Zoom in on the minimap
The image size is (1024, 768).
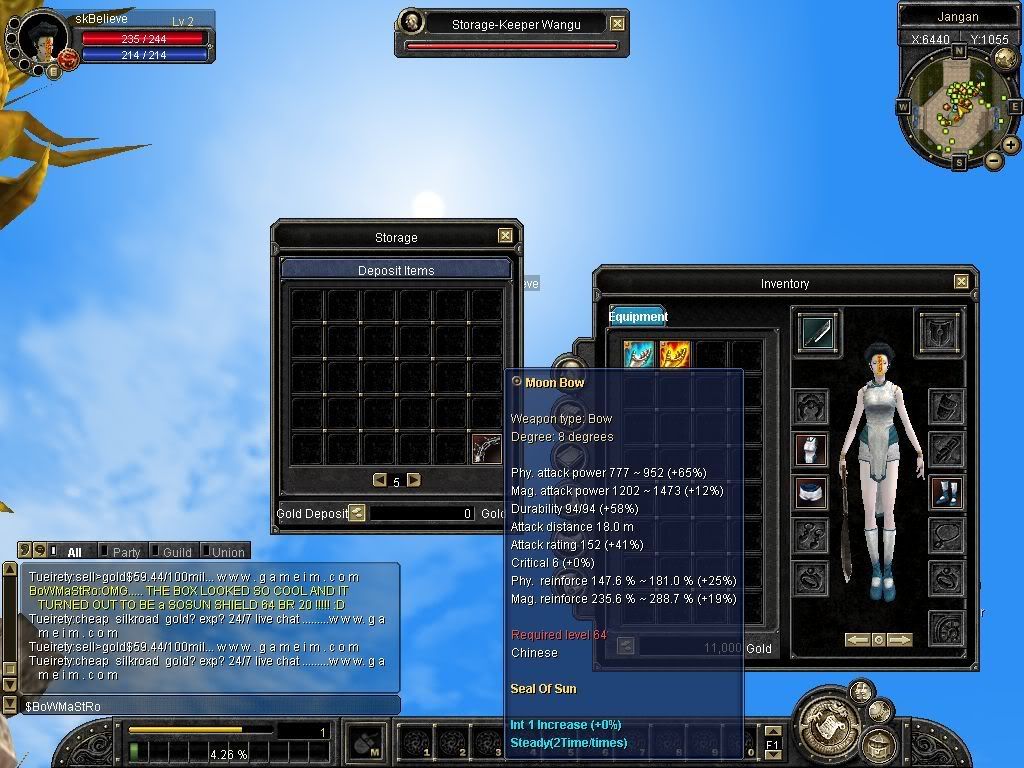[x=1011, y=145]
